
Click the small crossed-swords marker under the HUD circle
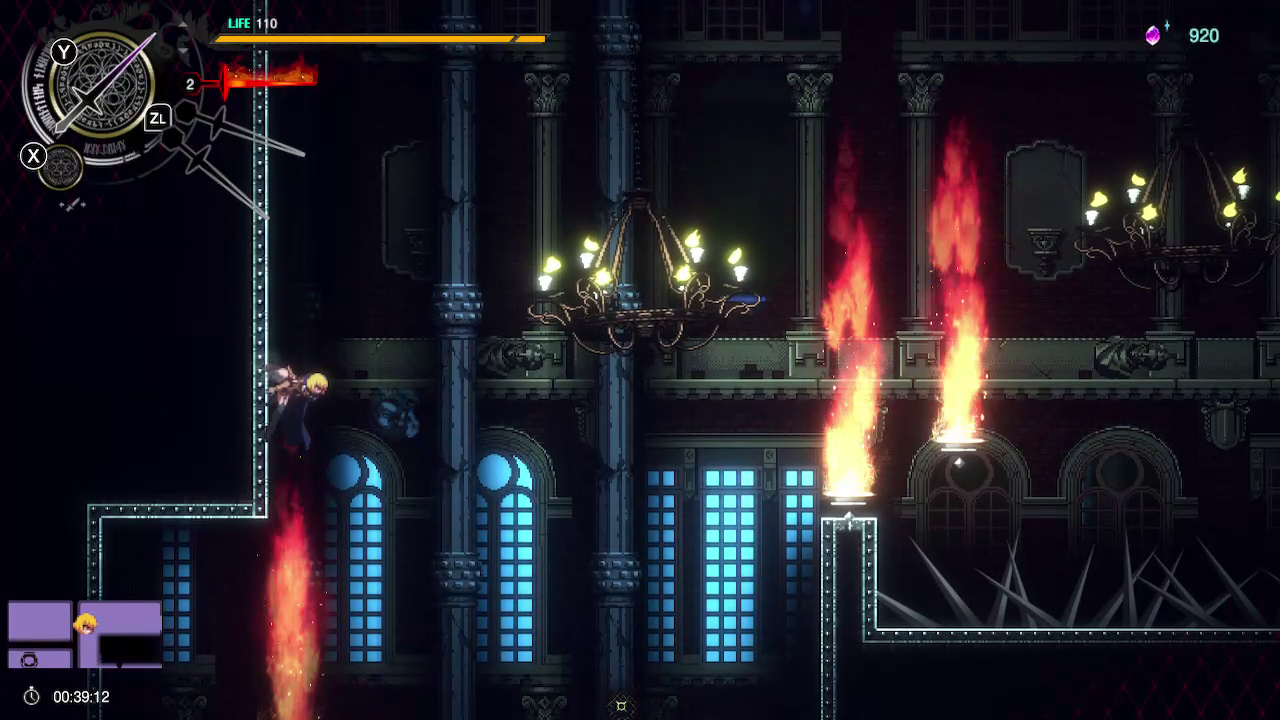click(73, 204)
